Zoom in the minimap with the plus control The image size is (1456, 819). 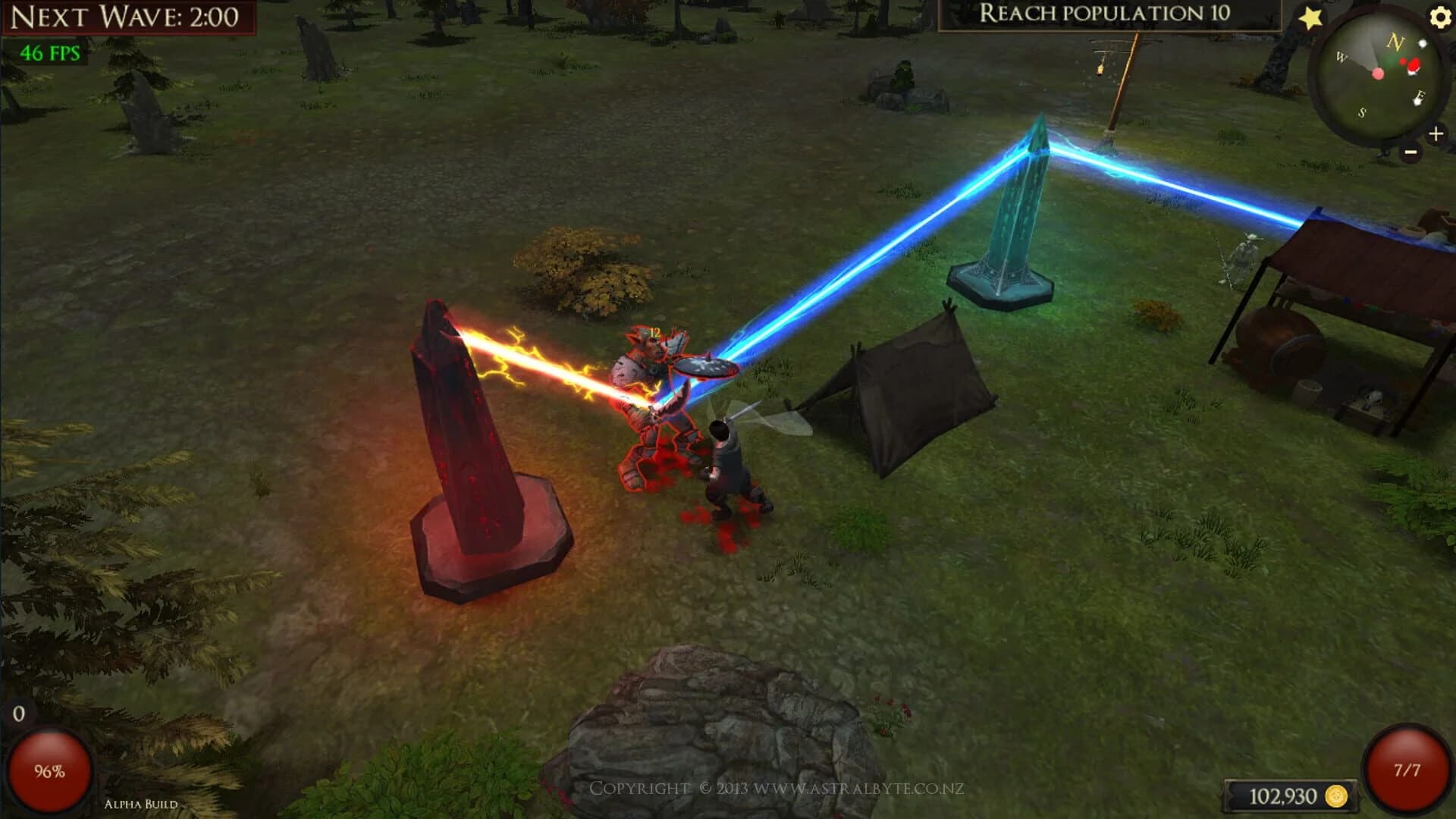pyautogui.click(x=1436, y=135)
